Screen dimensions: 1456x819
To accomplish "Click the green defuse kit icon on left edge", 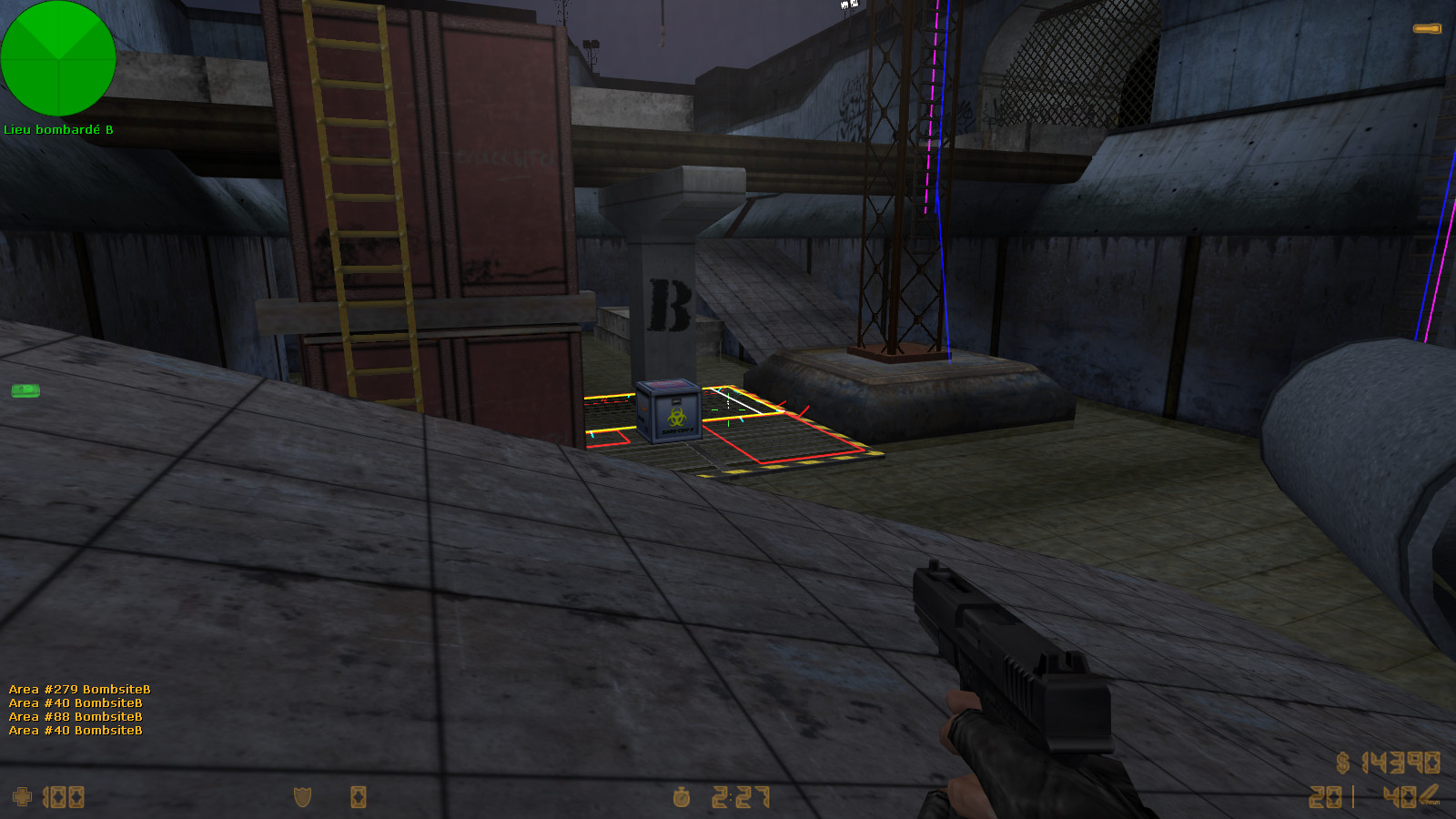I will (x=25, y=390).
